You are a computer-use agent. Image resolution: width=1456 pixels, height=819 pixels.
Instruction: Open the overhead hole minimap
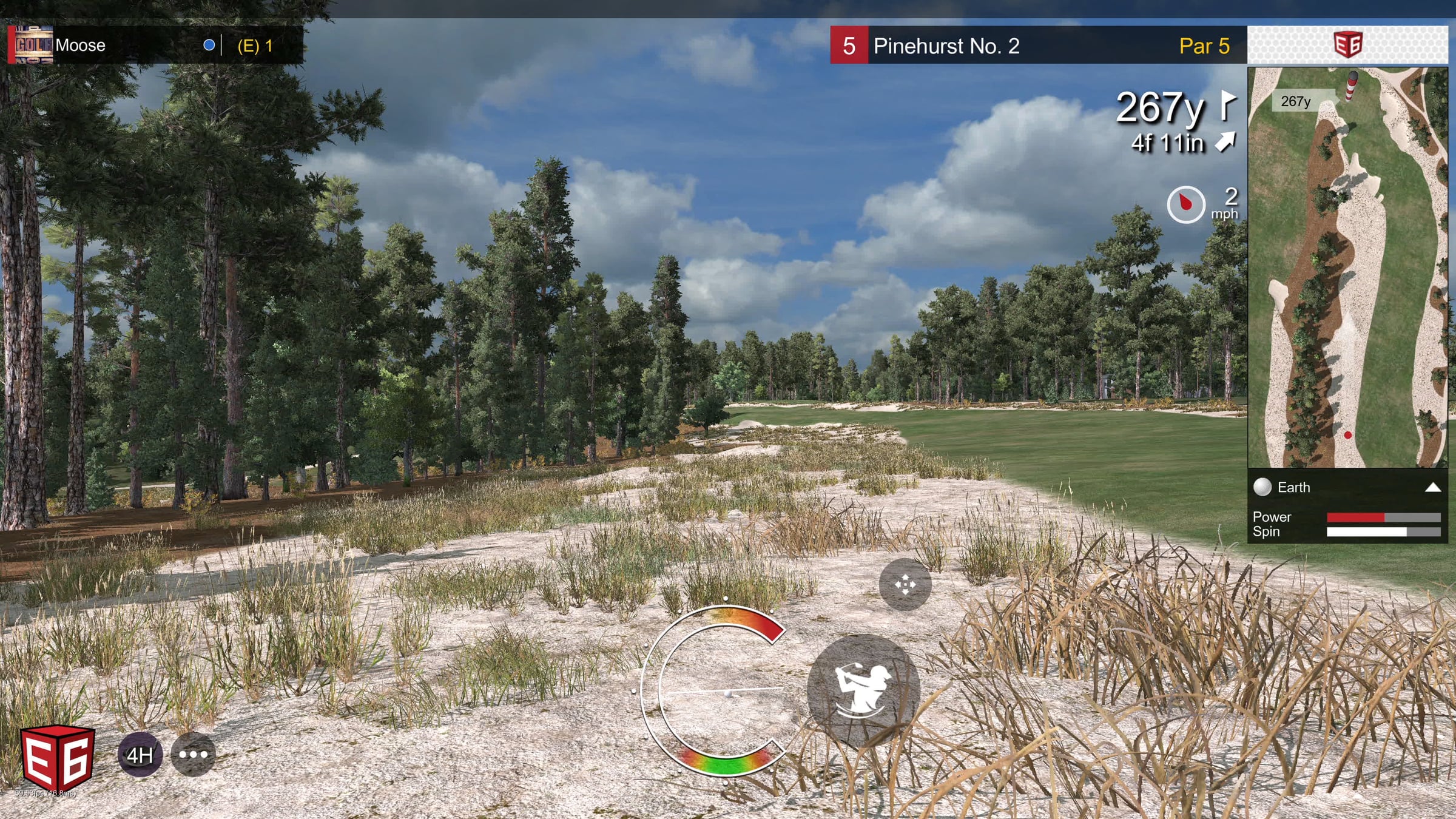pos(1347,267)
